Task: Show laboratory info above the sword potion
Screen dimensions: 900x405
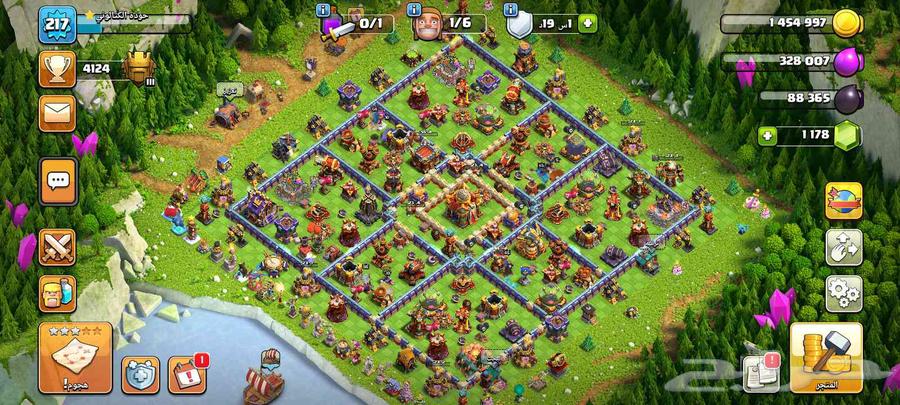Action: [323, 9]
